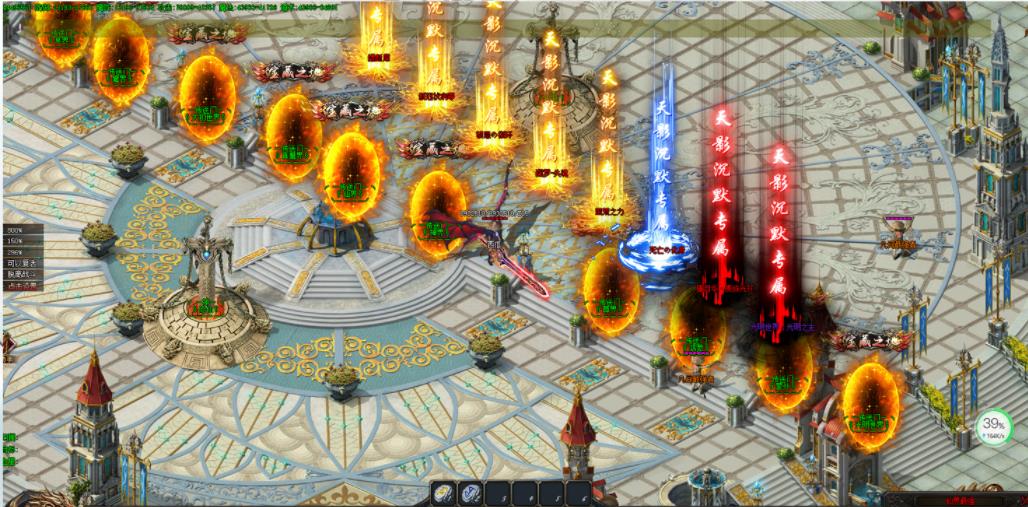This screenshot has width=1028, height=507.
Task: Click the red text entry in the left panel
Action: pyautogui.click(x=21, y=285)
